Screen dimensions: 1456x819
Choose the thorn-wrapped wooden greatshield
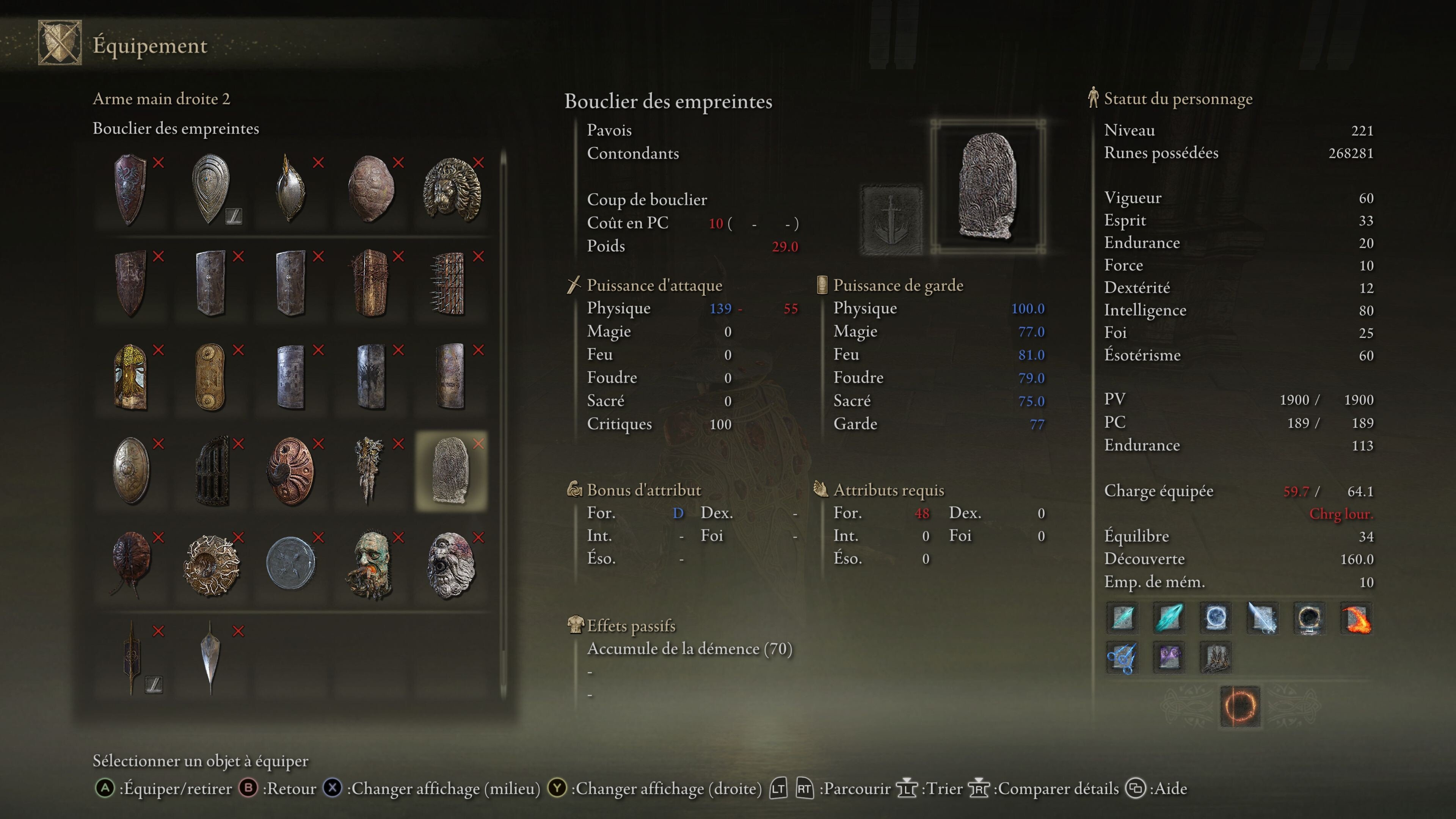pyautogui.click(x=371, y=282)
